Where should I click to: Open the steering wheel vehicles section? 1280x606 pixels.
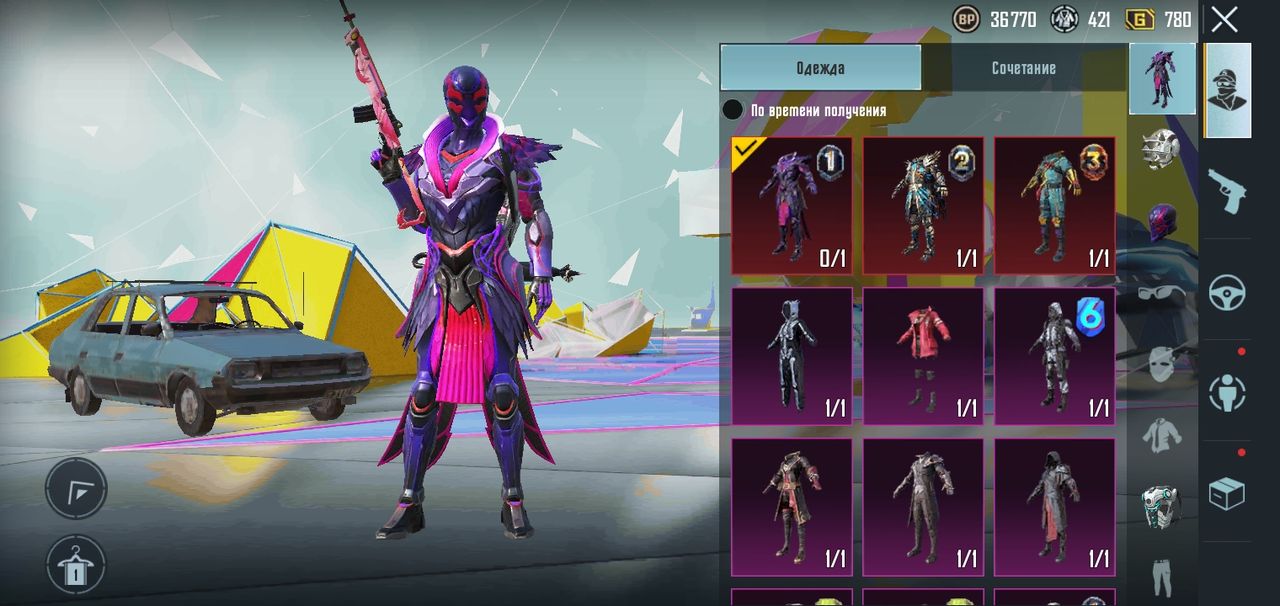(1227, 292)
